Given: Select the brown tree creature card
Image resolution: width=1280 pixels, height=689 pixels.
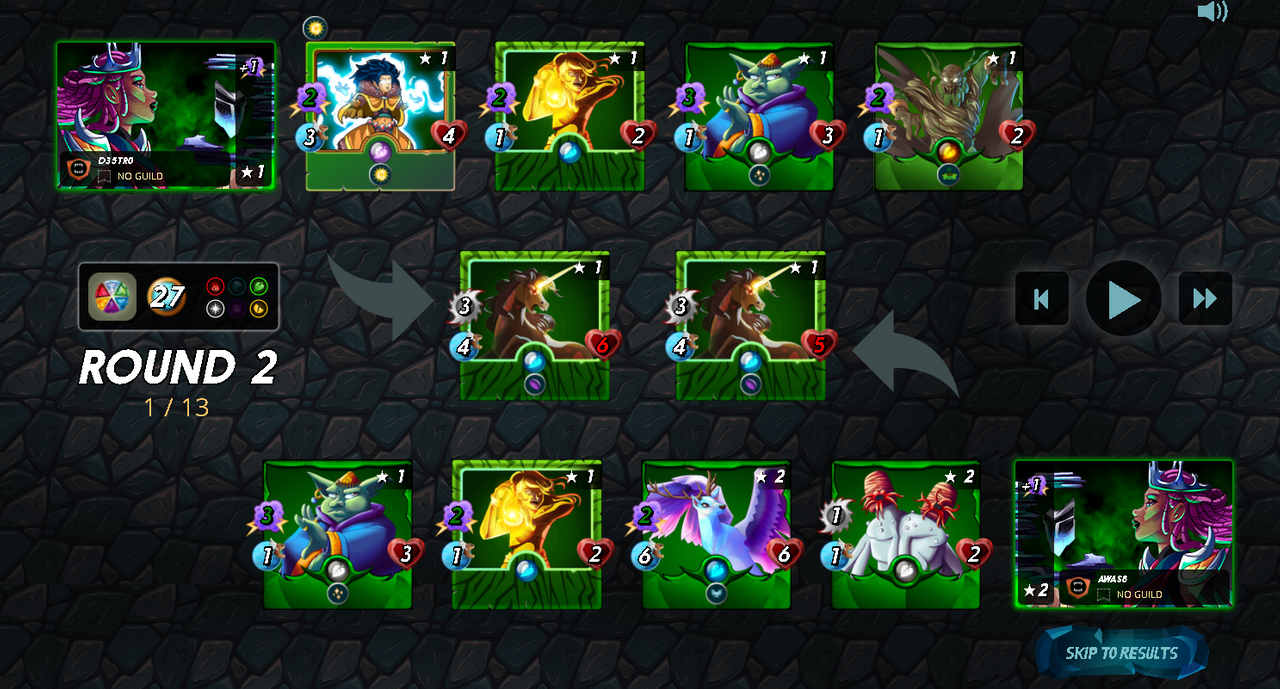Looking at the screenshot, I should click(949, 115).
